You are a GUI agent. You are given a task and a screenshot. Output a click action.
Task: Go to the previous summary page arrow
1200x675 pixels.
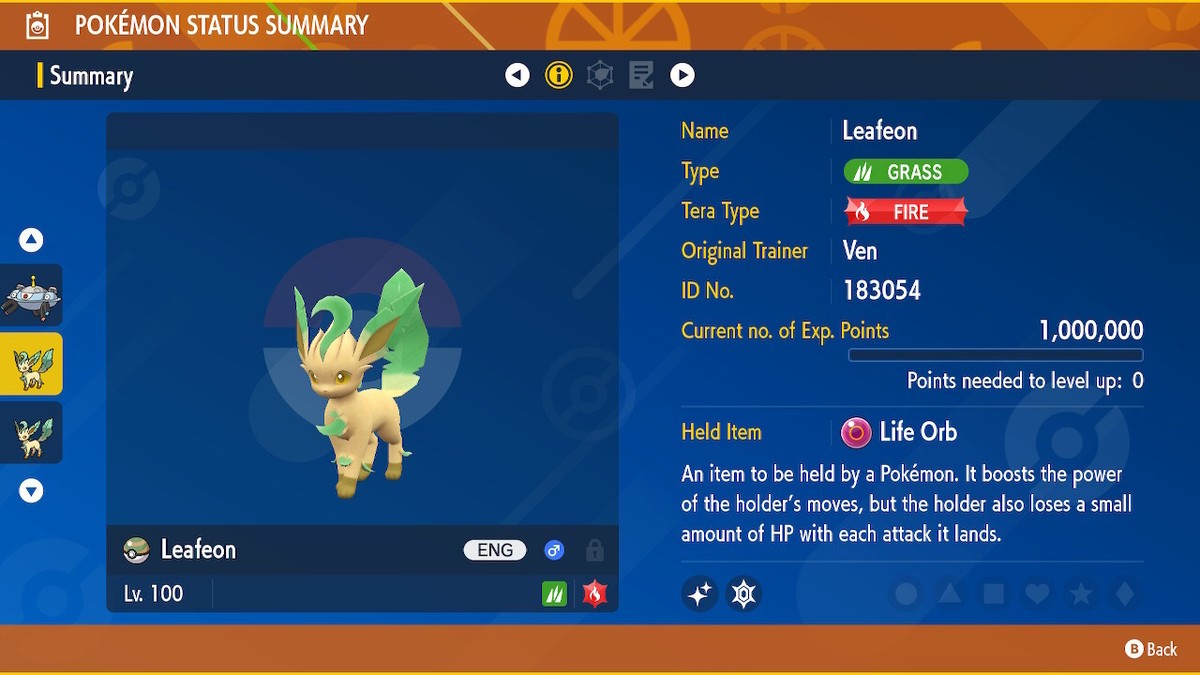click(517, 75)
